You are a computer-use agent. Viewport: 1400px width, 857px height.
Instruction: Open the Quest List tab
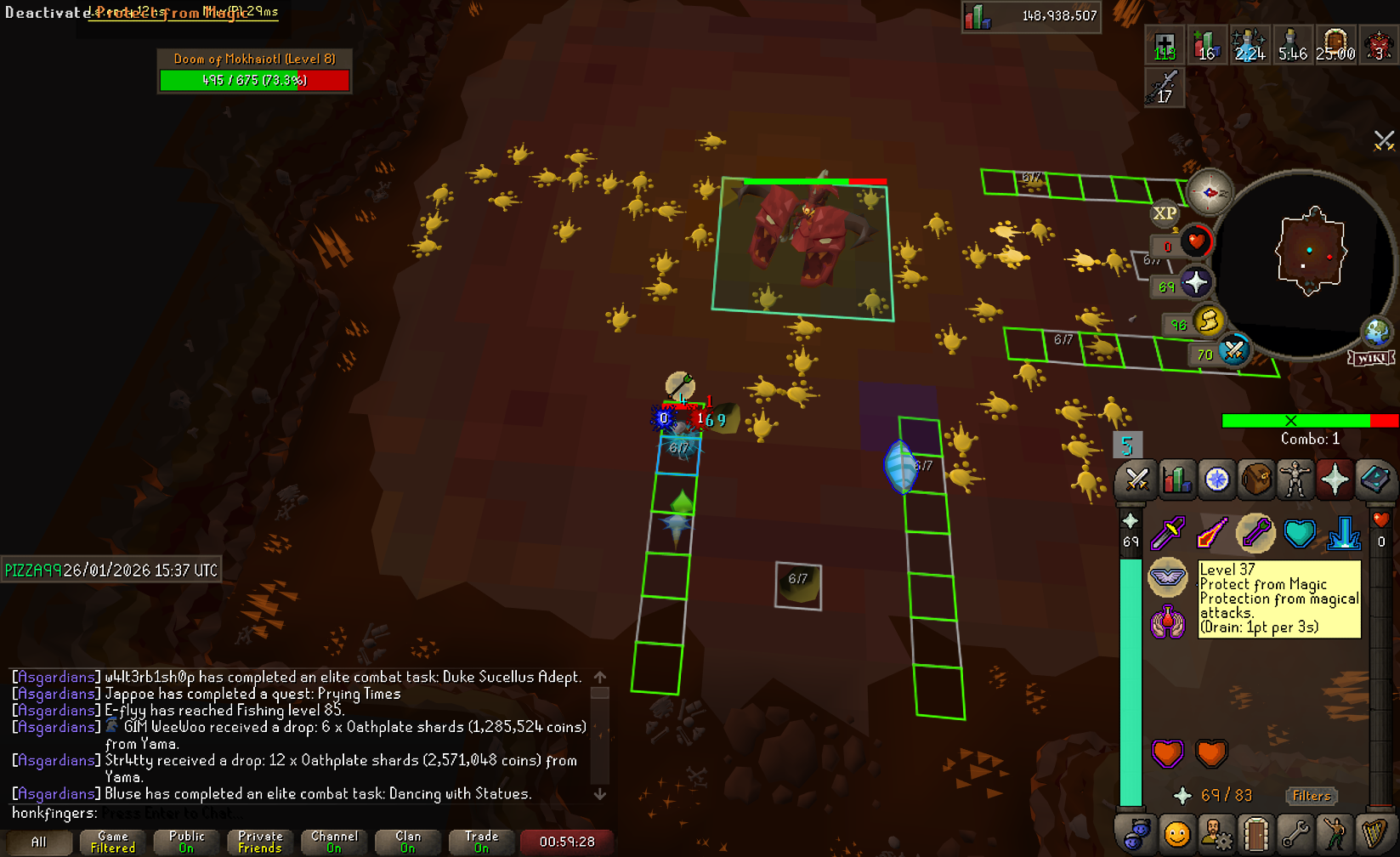pos(1216,480)
